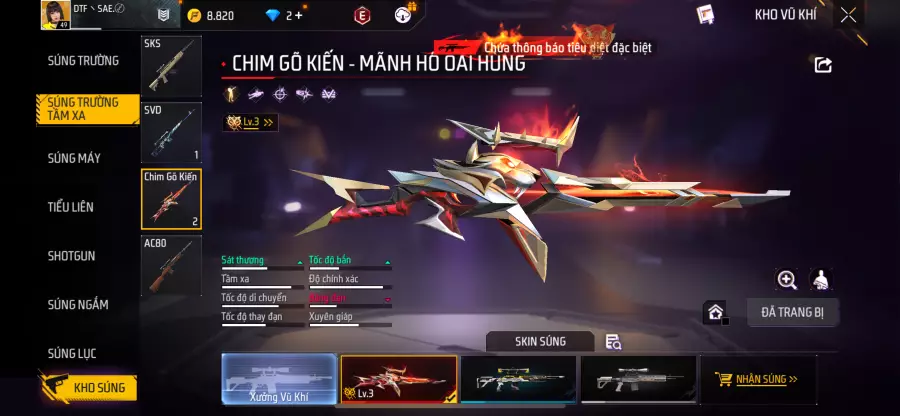Screen dimensions: 900x416
Task: Open the Kho Súng button
Action: point(88,387)
